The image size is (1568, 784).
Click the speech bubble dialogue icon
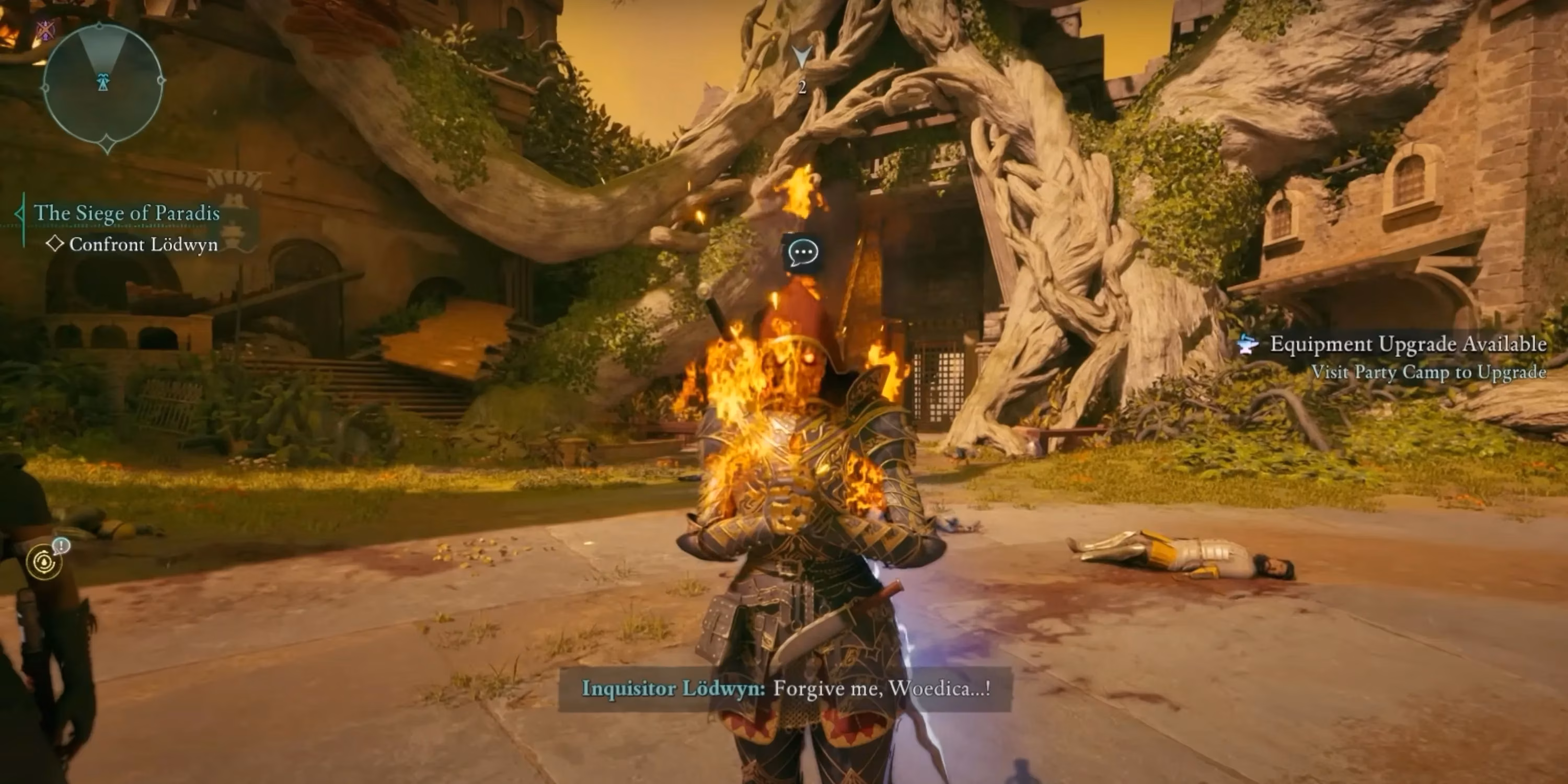(802, 252)
